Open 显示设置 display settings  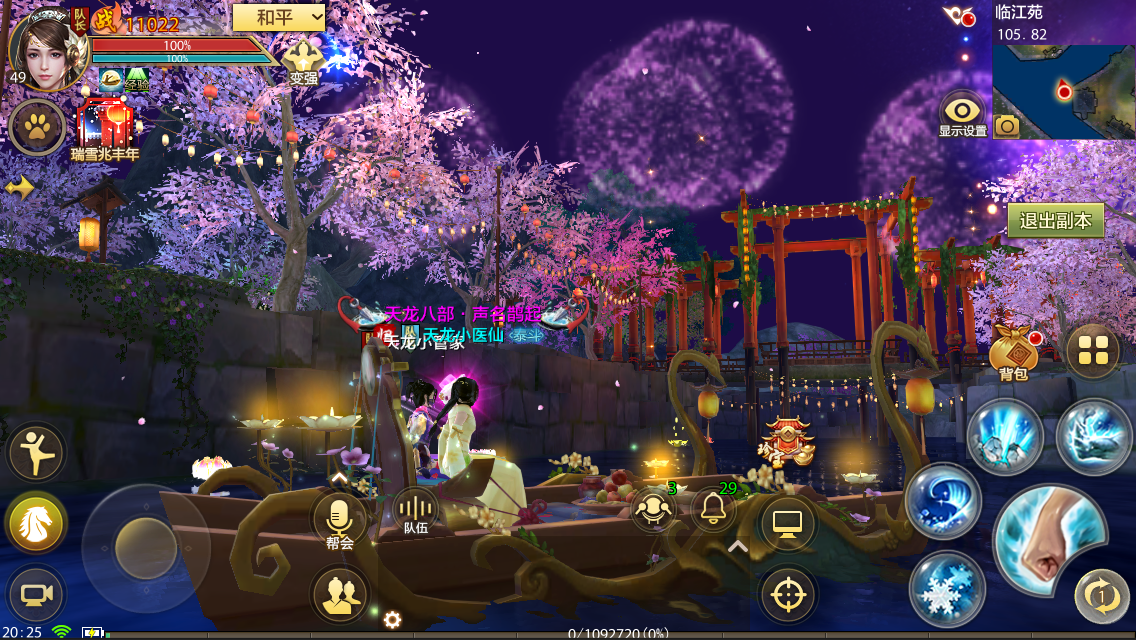(962, 114)
